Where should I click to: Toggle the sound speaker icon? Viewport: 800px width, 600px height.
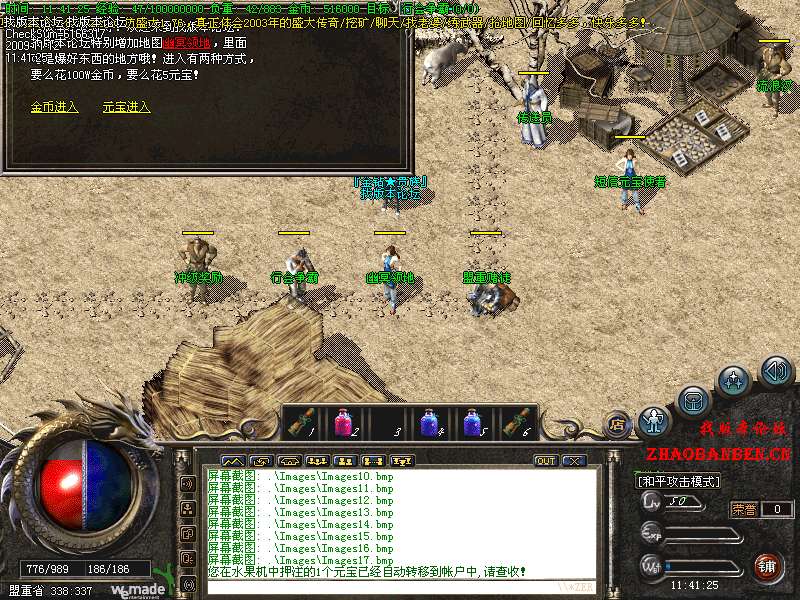776,371
